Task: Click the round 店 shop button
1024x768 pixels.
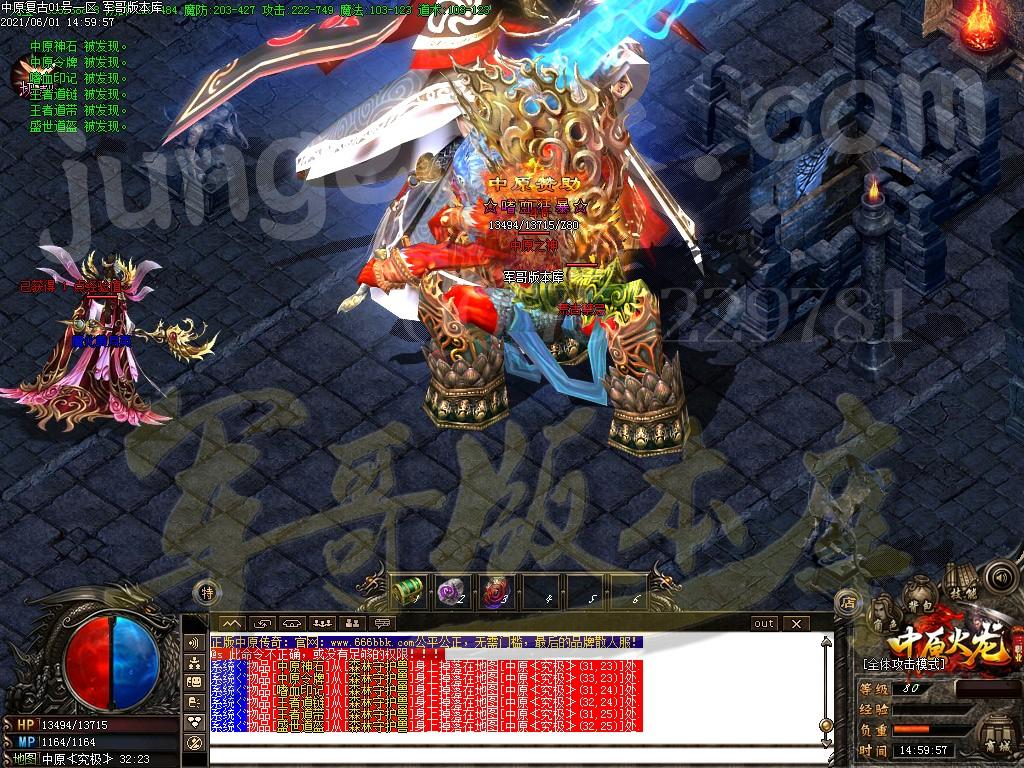Action: click(x=846, y=602)
